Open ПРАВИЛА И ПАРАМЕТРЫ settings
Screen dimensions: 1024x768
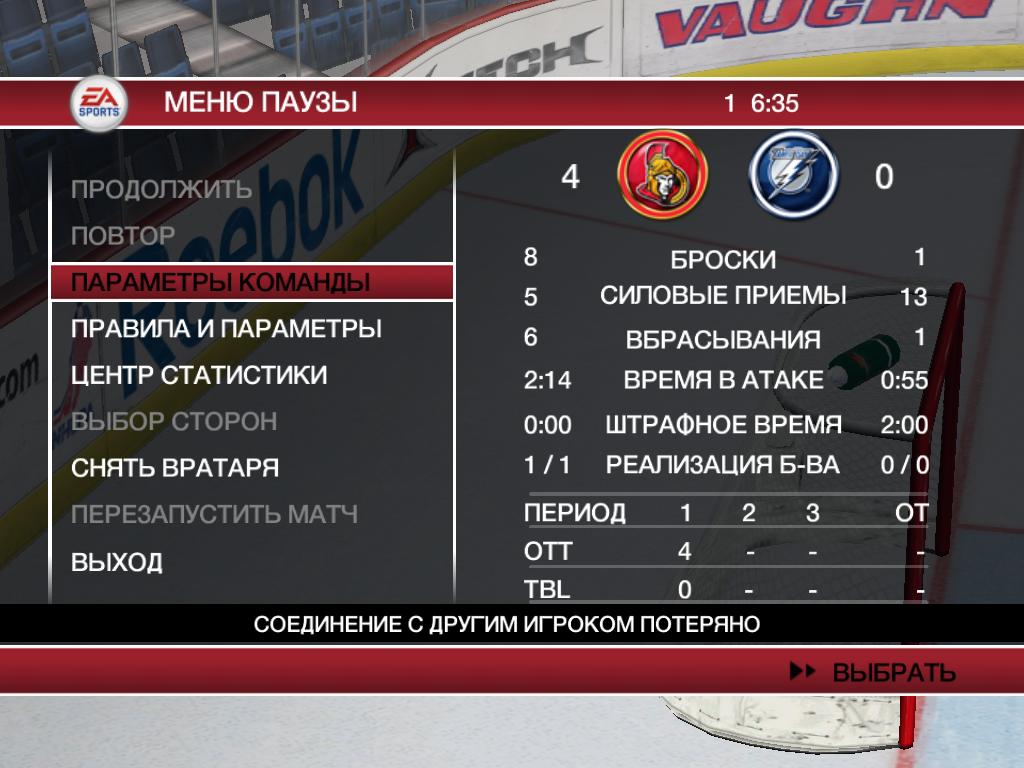(226, 329)
